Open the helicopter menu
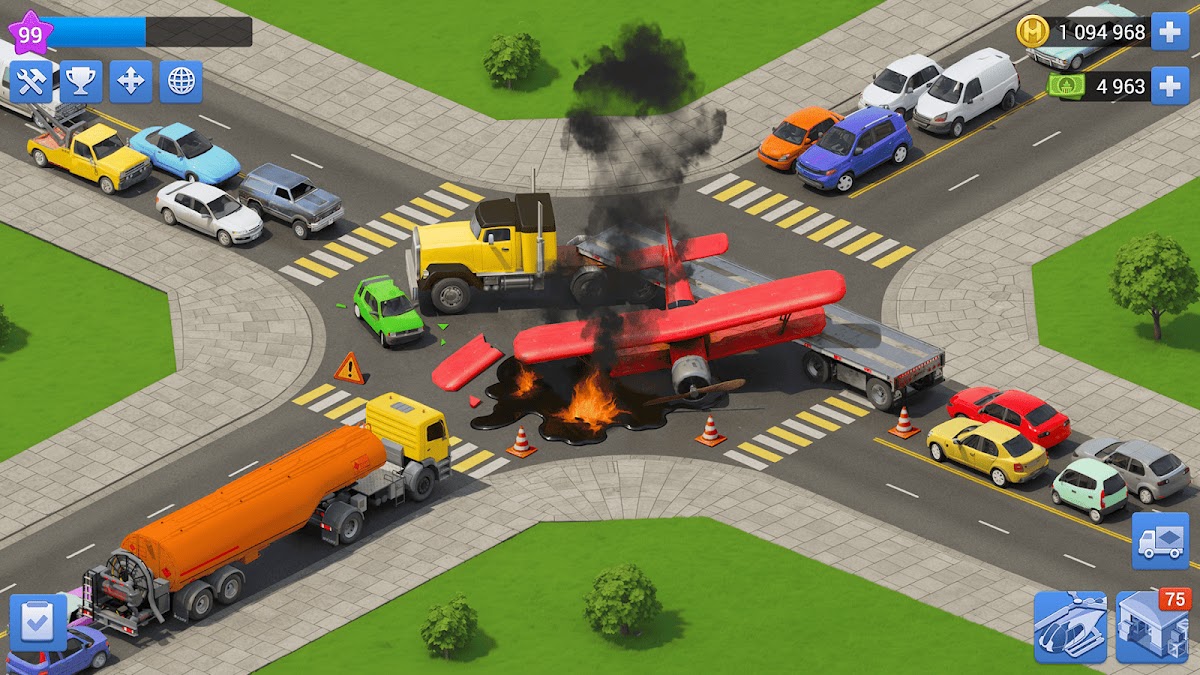The width and height of the screenshot is (1200, 675). (x=1070, y=627)
